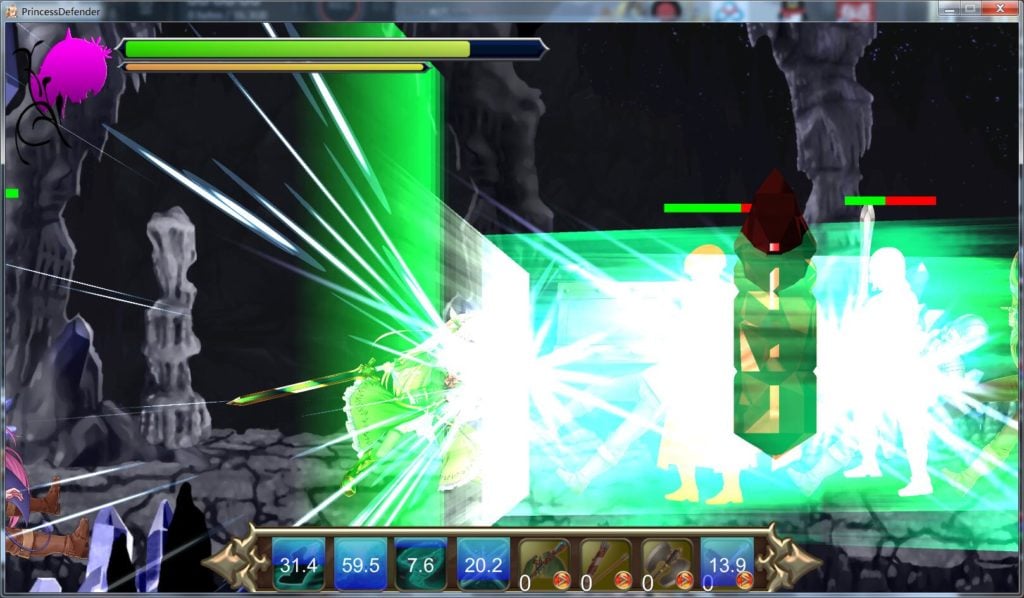This screenshot has height=598, width=1024.
Task: Use the skill showing 59.5 cooldown
Action: point(360,564)
